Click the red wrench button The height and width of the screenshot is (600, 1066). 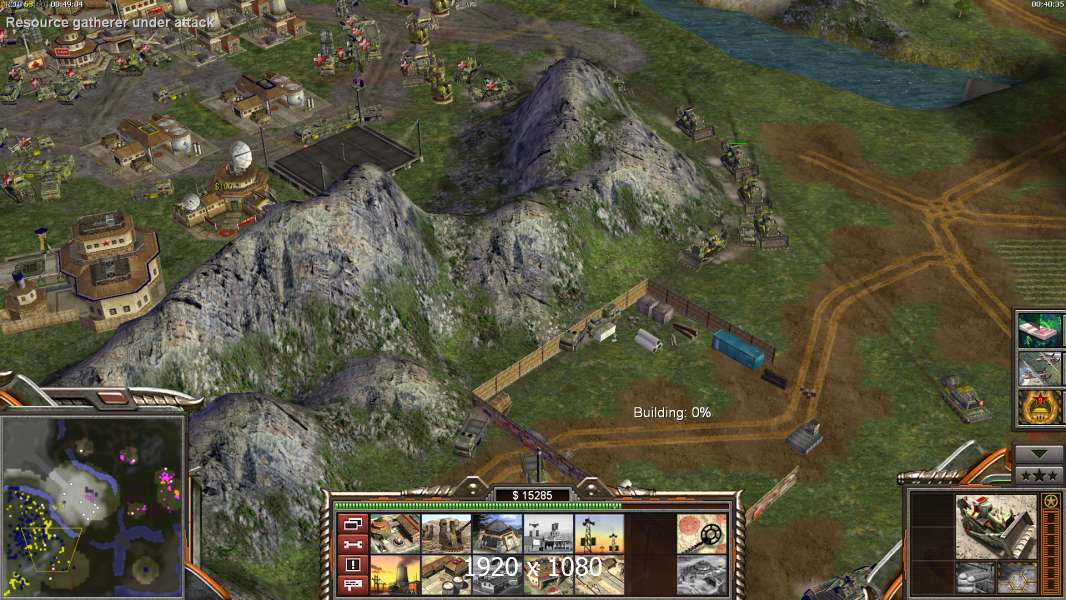pos(351,544)
